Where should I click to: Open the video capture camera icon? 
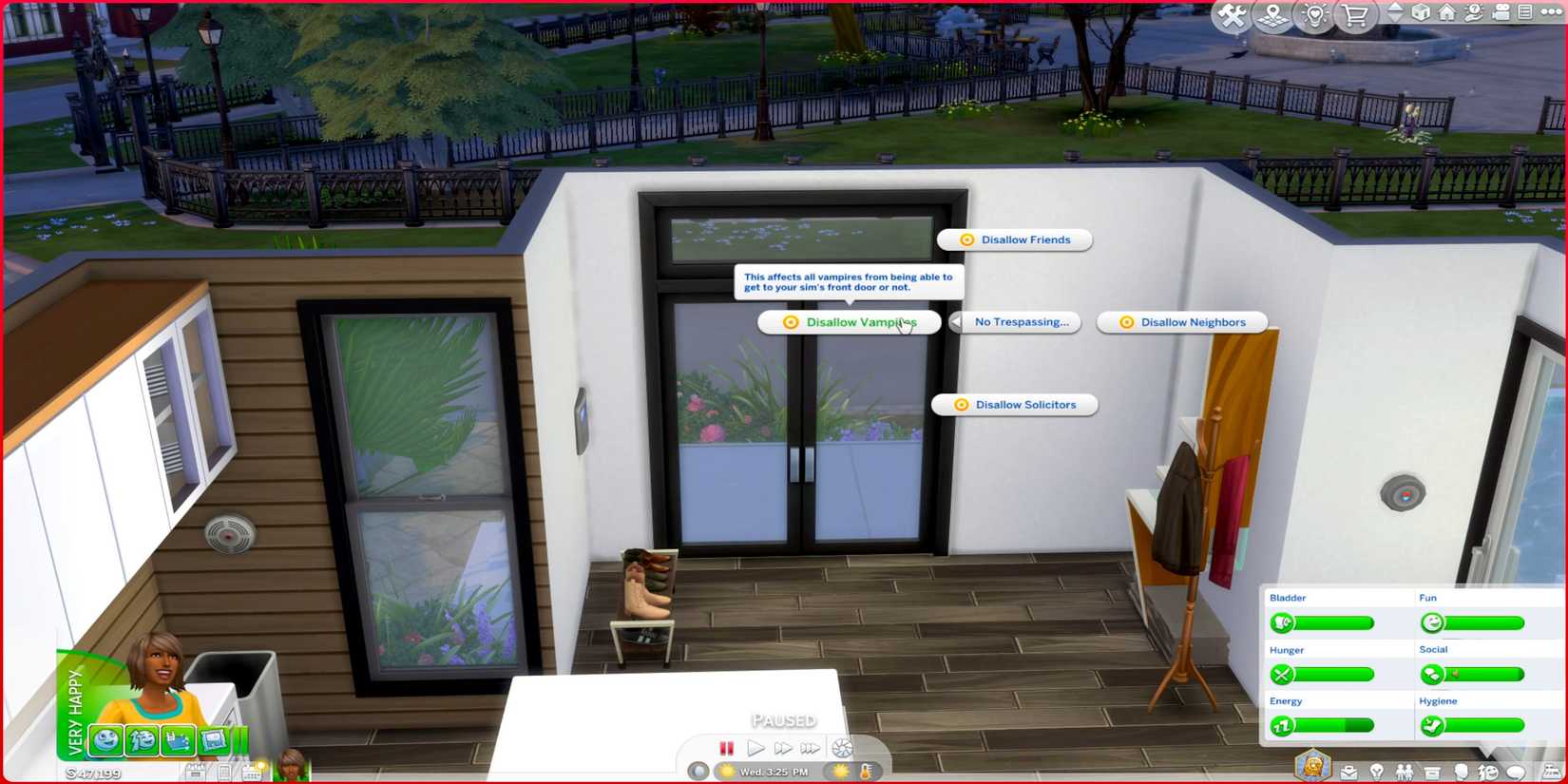[x=1500, y=13]
